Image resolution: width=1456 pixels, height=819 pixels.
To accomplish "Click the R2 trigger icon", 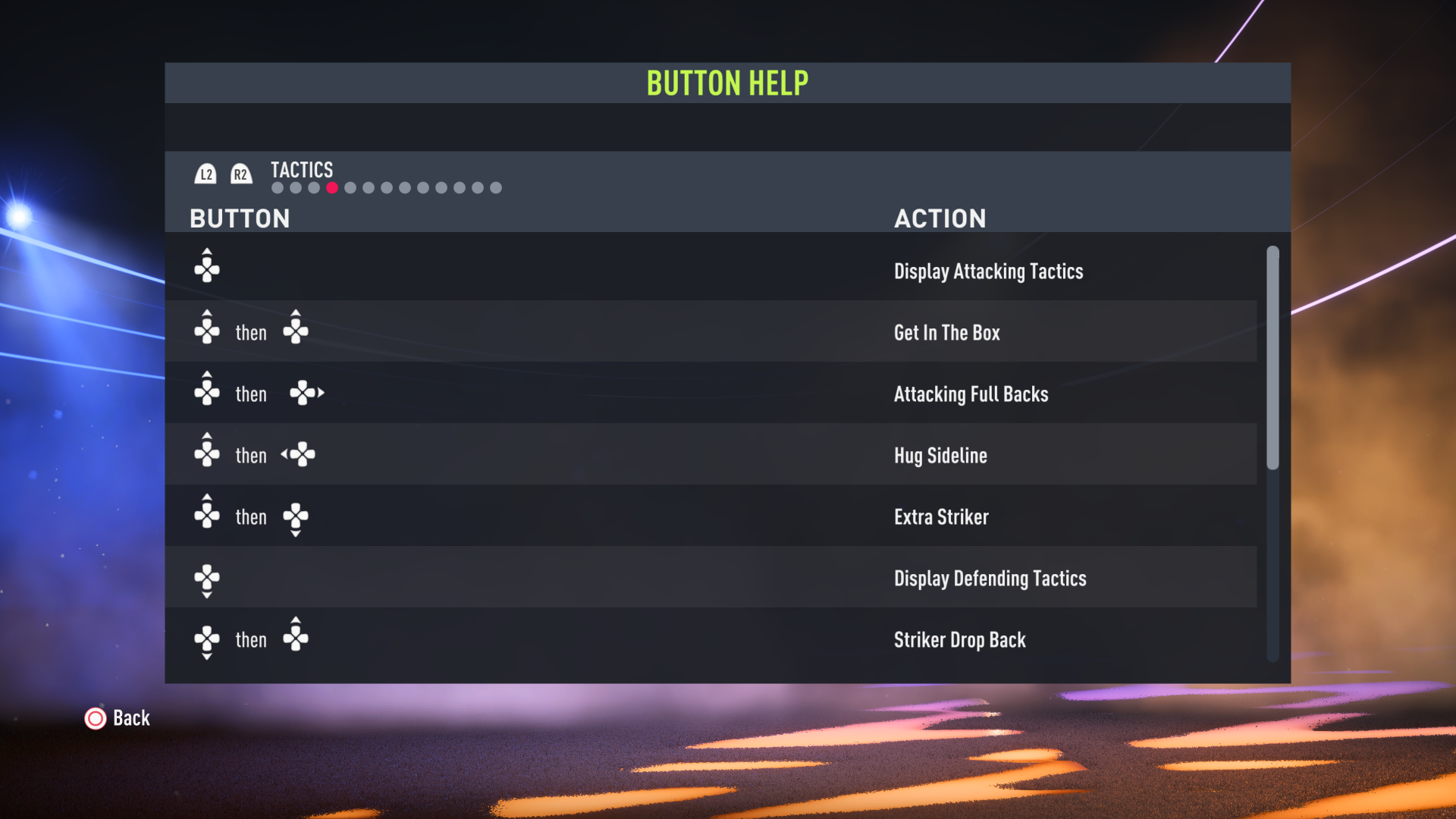I will coord(240,174).
